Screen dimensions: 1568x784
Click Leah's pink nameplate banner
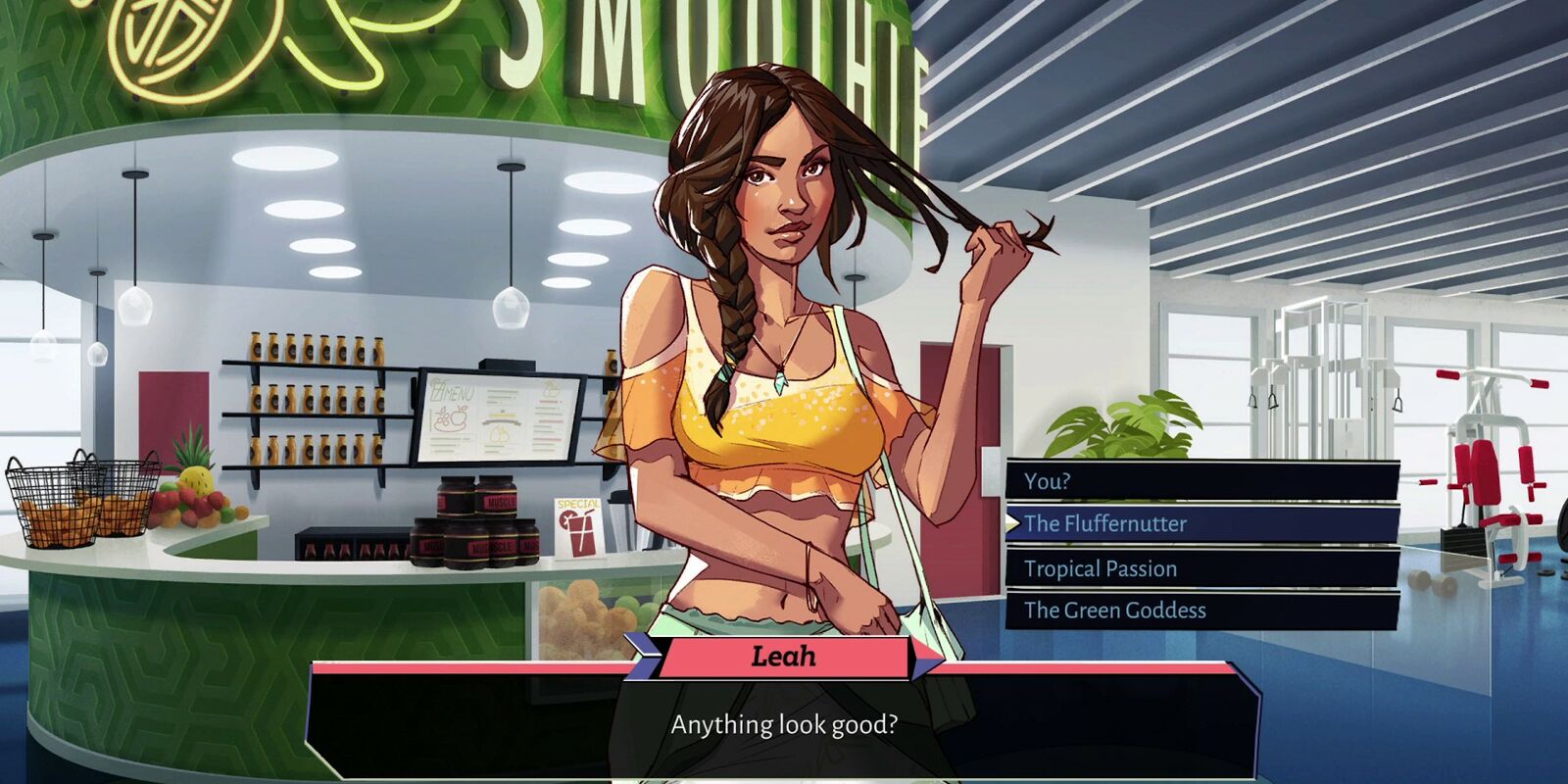point(784,657)
